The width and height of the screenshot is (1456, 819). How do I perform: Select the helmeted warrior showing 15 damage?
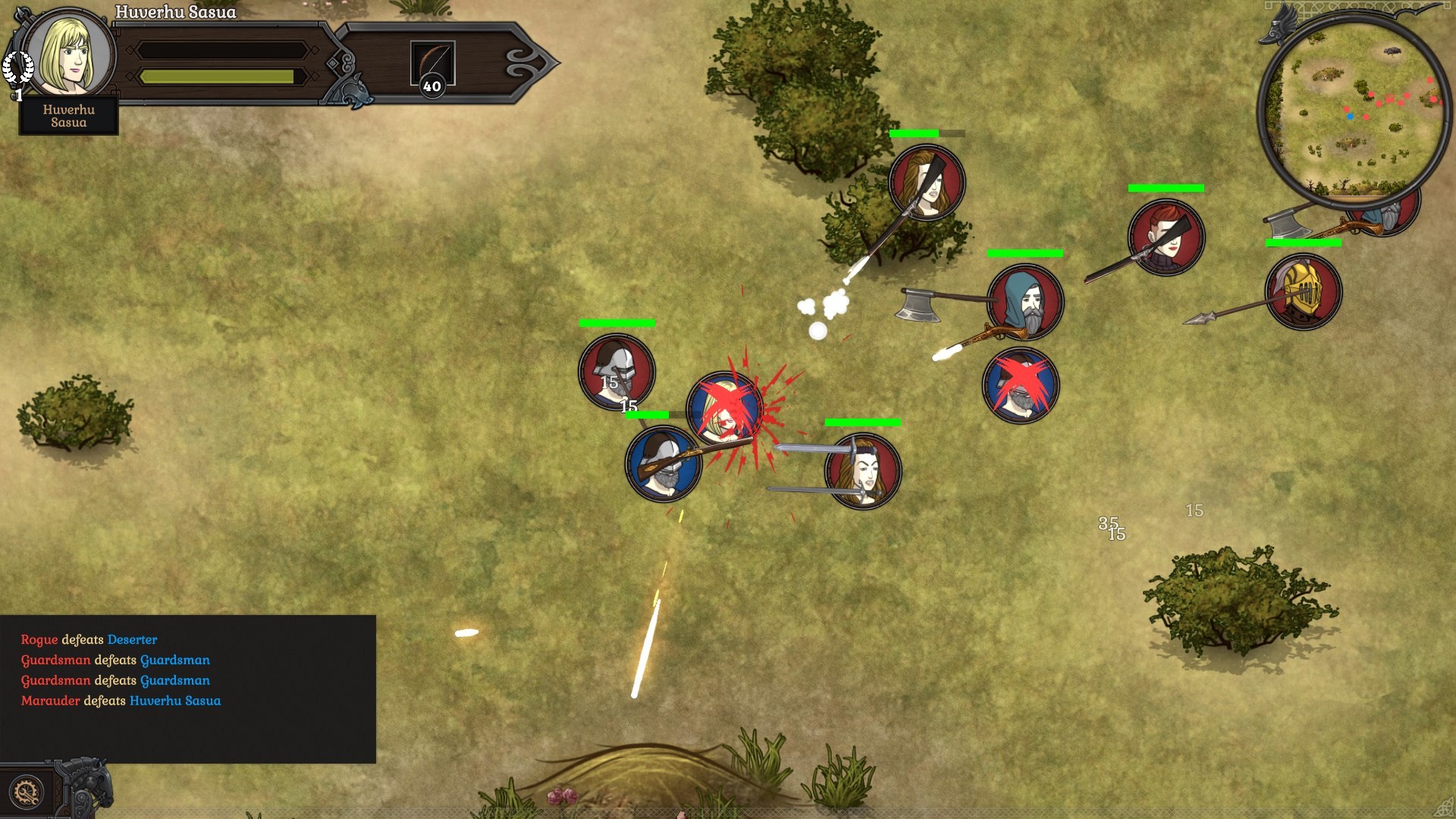tap(617, 369)
